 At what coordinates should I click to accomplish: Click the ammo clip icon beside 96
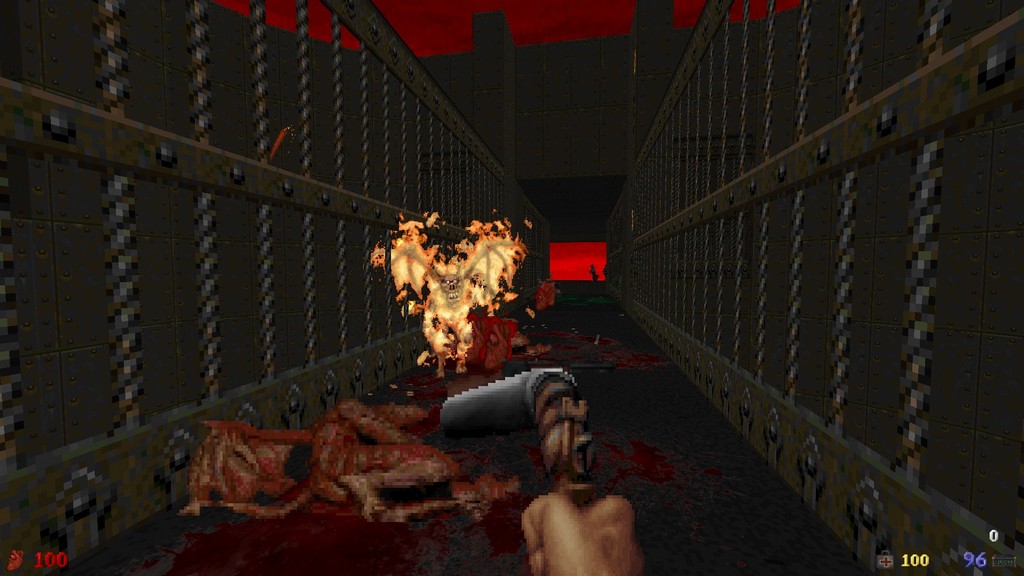click(x=1003, y=561)
